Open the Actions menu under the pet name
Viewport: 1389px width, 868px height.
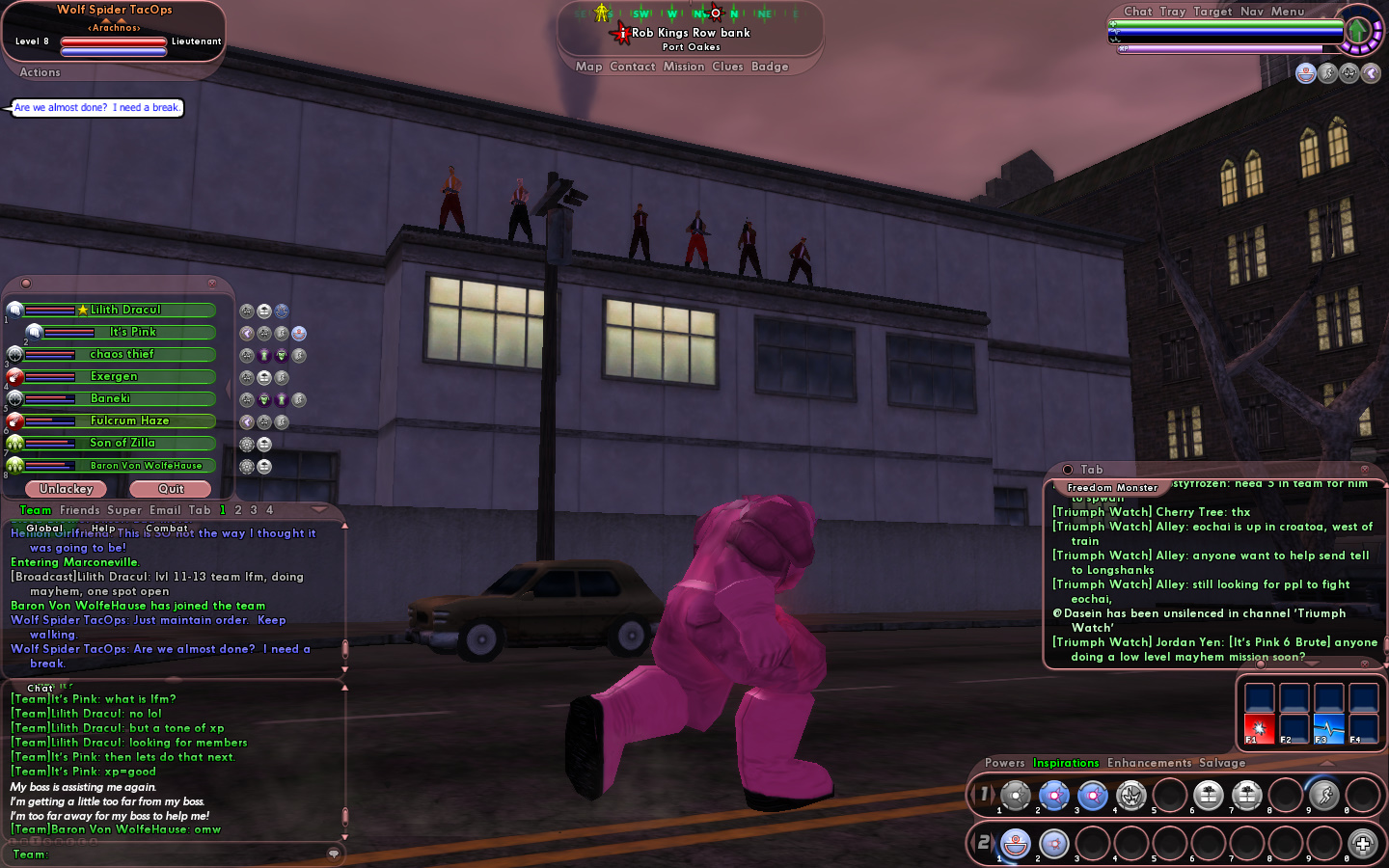40,72
